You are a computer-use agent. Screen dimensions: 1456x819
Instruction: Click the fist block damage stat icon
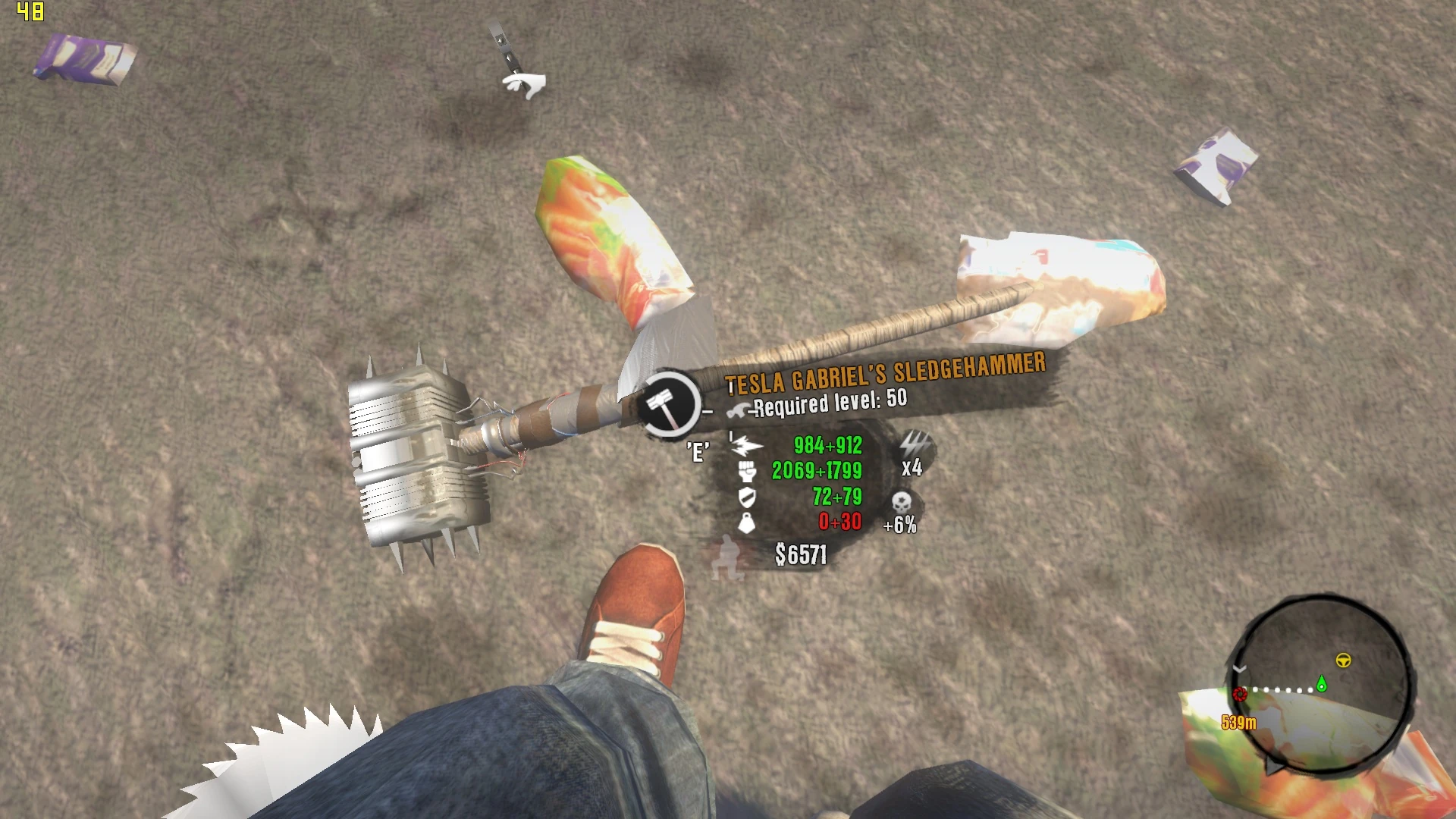point(745,472)
